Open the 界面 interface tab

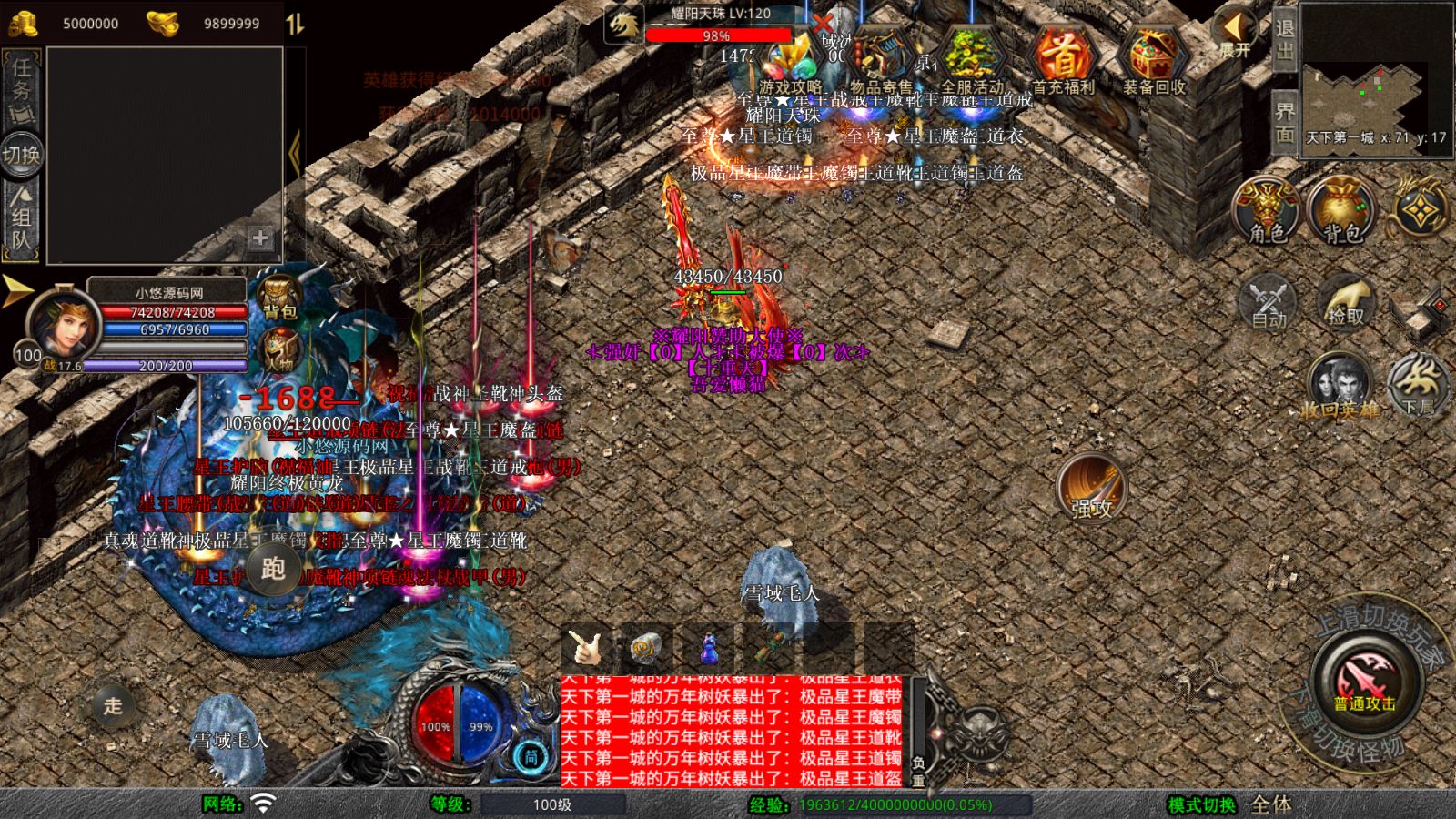click(x=1284, y=122)
